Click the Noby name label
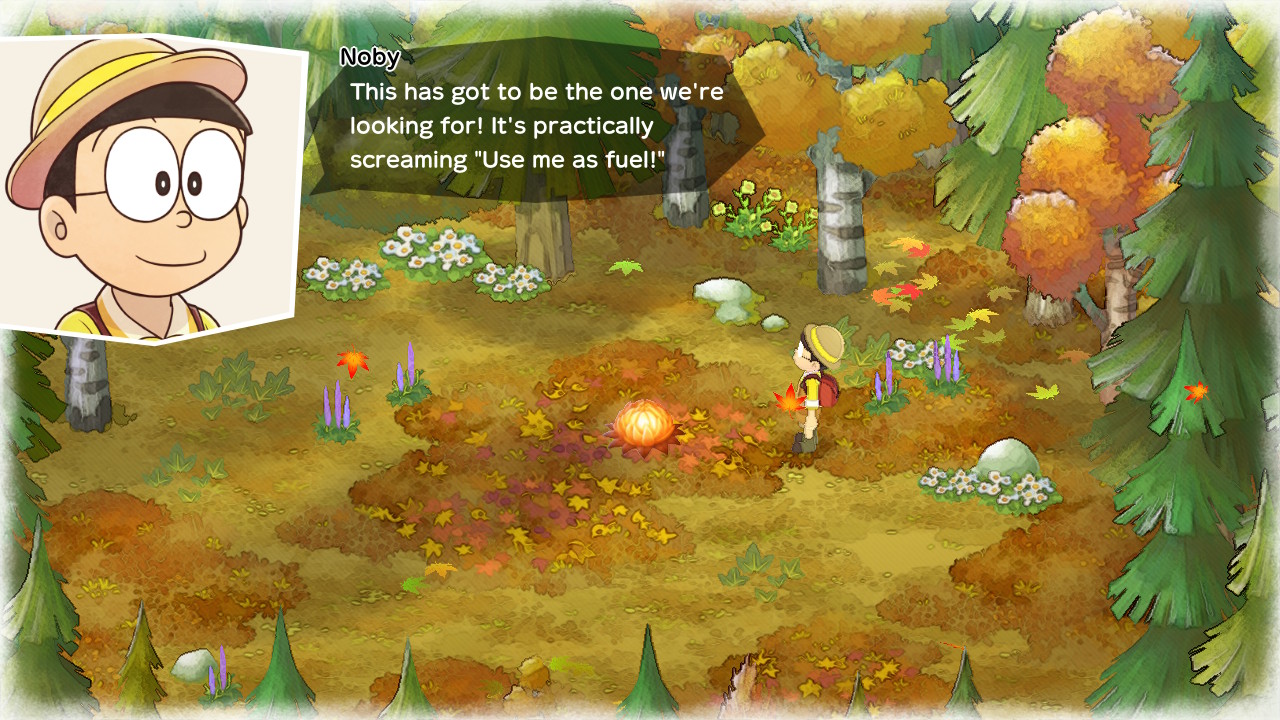This screenshot has width=1280, height=720. 370,60
